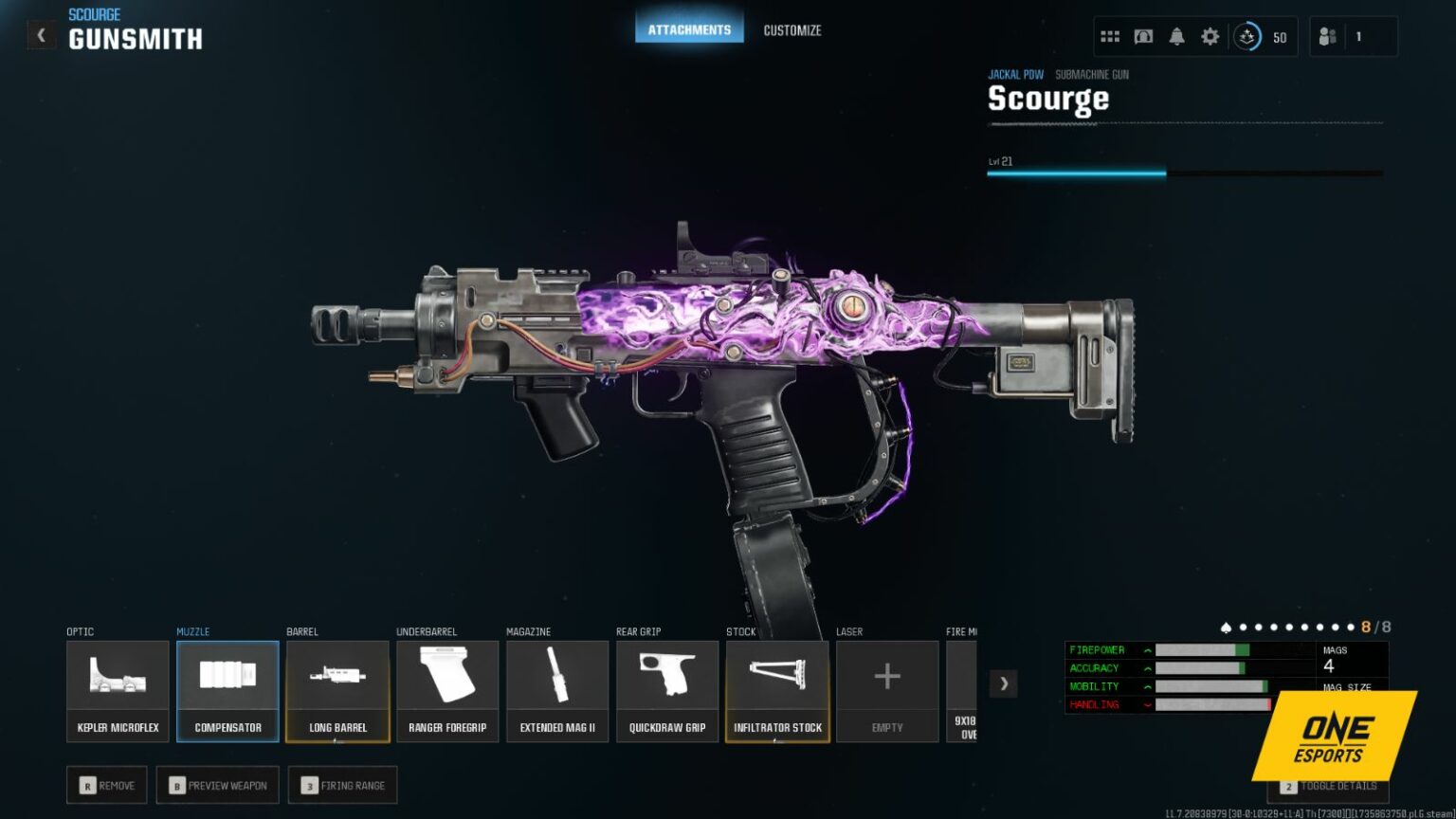Open the settings gear menu
The height and width of the screenshot is (819, 1456).
(x=1210, y=35)
